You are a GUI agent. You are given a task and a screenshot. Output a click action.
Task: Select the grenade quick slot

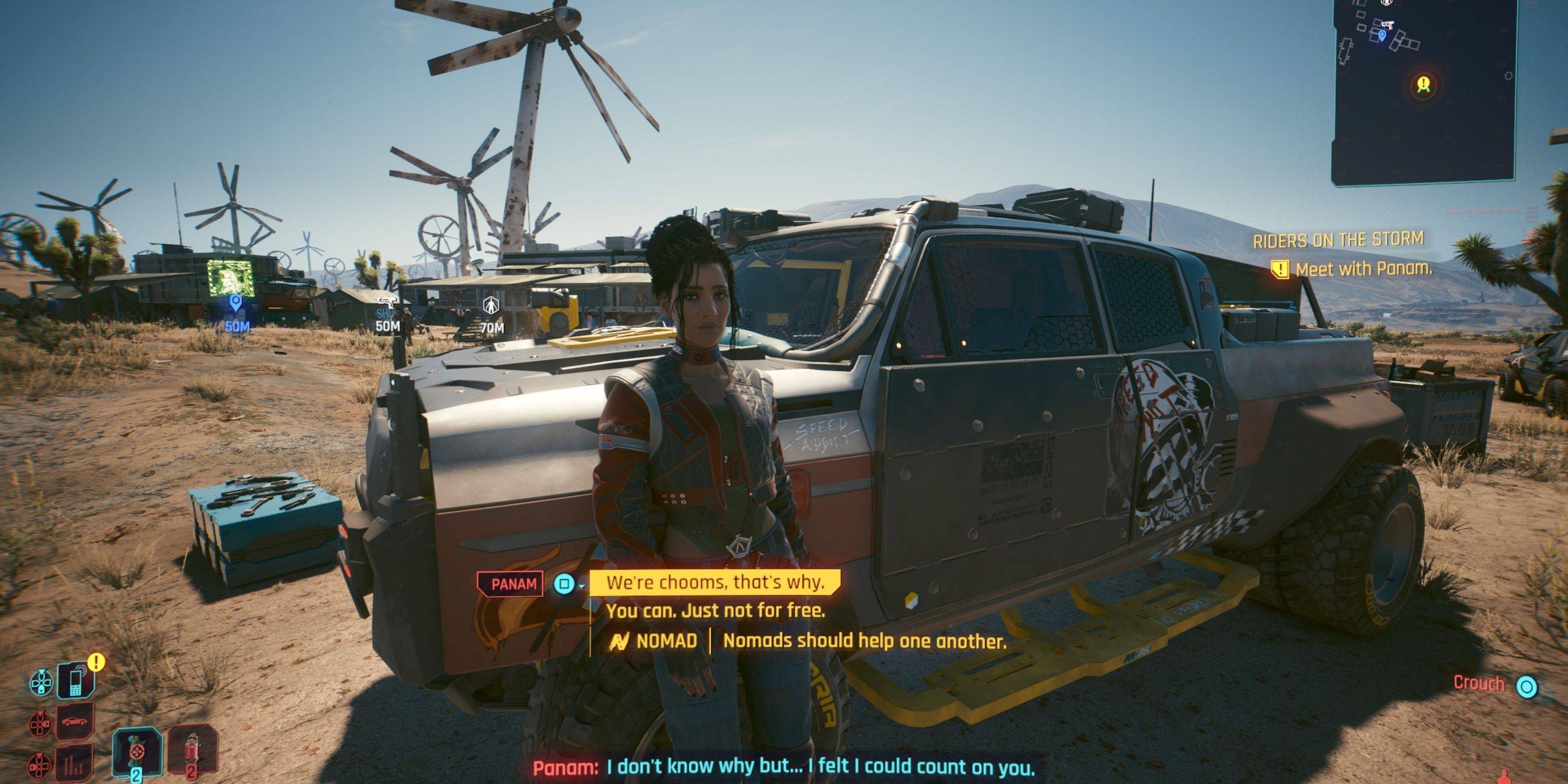pyautogui.click(x=136, y=752)
